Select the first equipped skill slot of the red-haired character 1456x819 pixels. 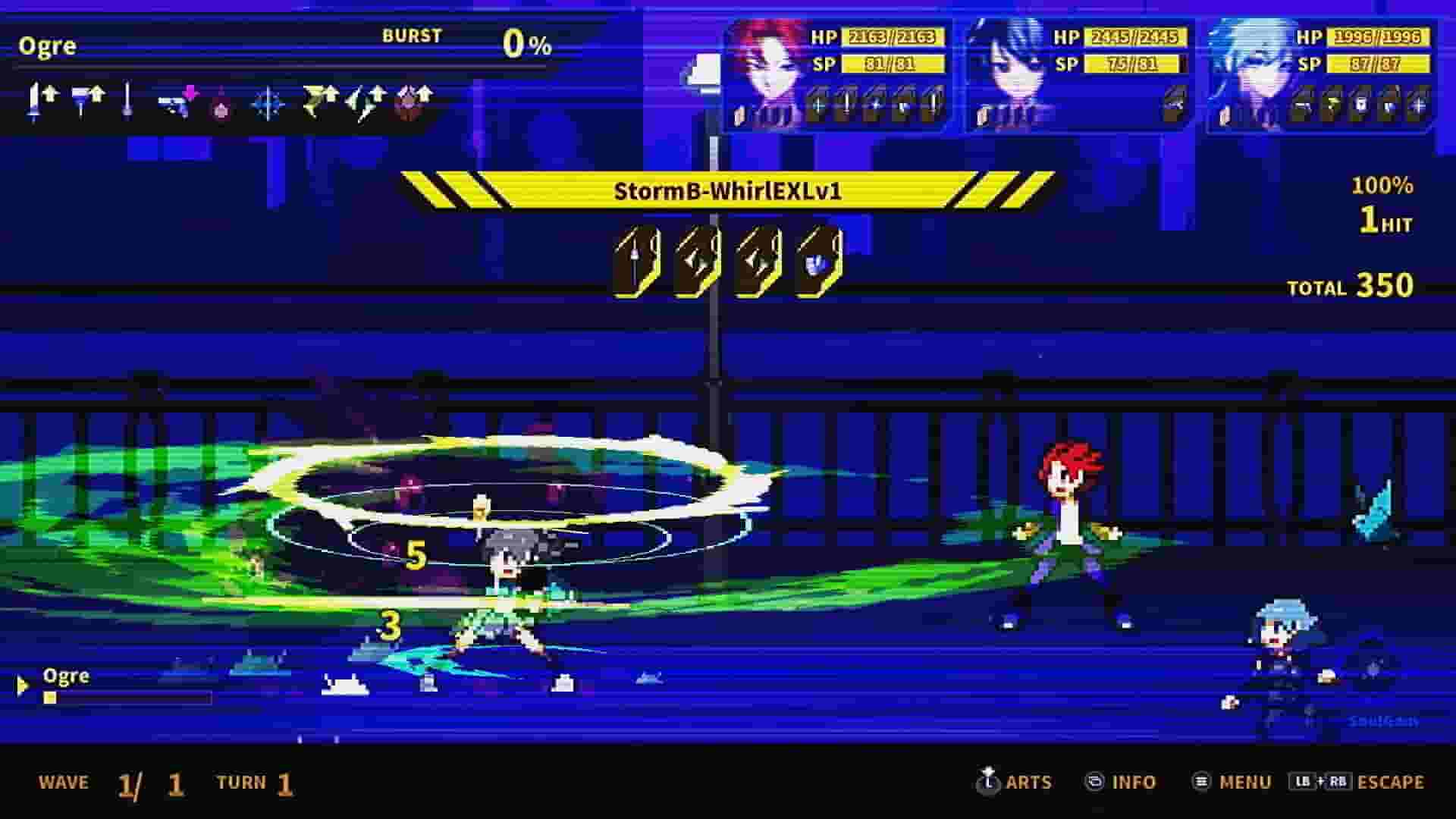(x=819, y=102)
